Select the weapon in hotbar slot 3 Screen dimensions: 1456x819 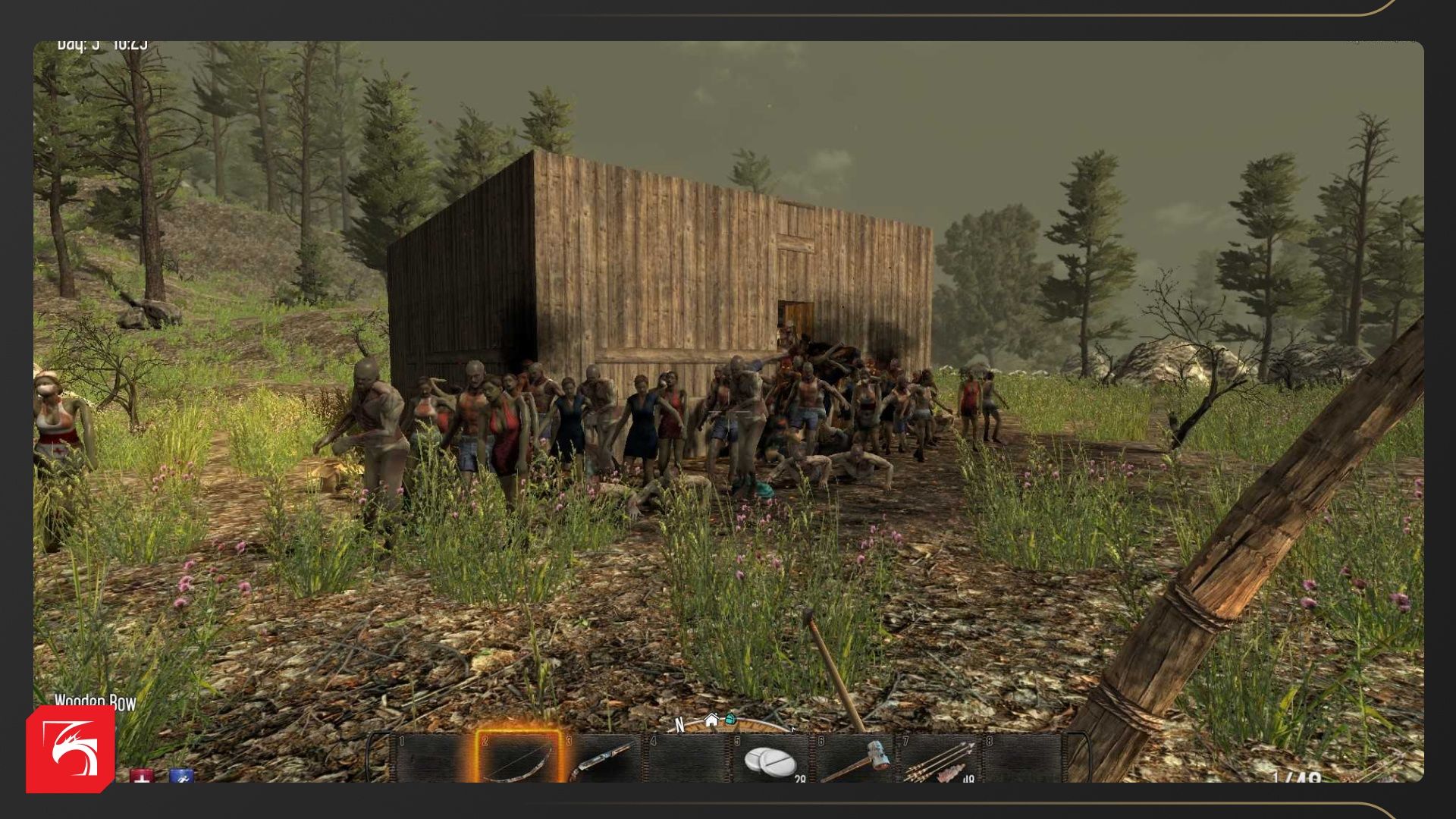pyautogui.click(x=604, y=758)
